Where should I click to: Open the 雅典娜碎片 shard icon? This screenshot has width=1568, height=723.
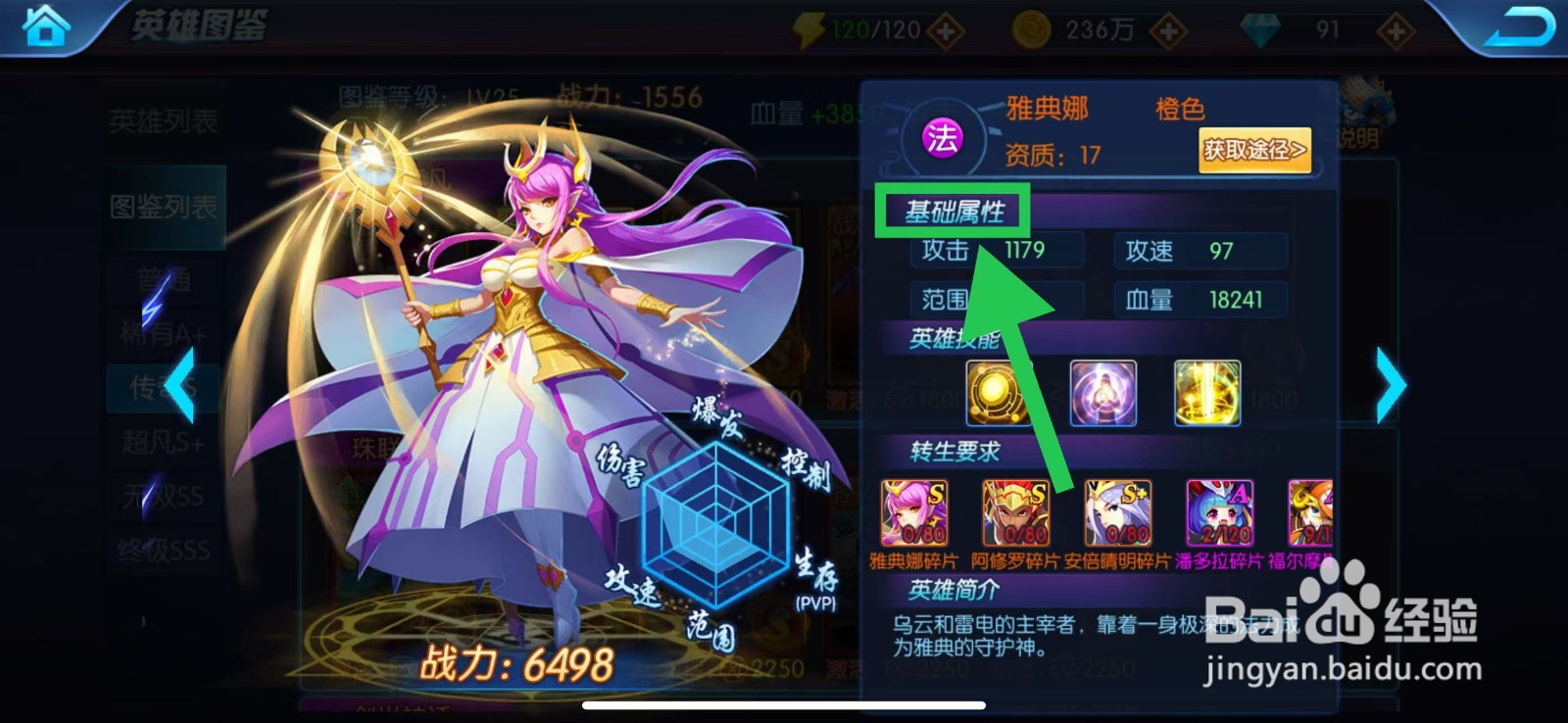(x=915, y=510)
